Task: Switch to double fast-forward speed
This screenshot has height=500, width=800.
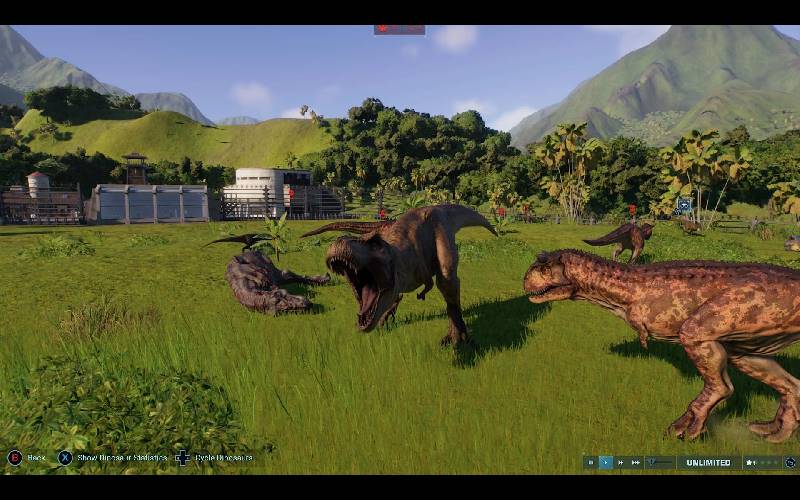Action: click(621, 462)
